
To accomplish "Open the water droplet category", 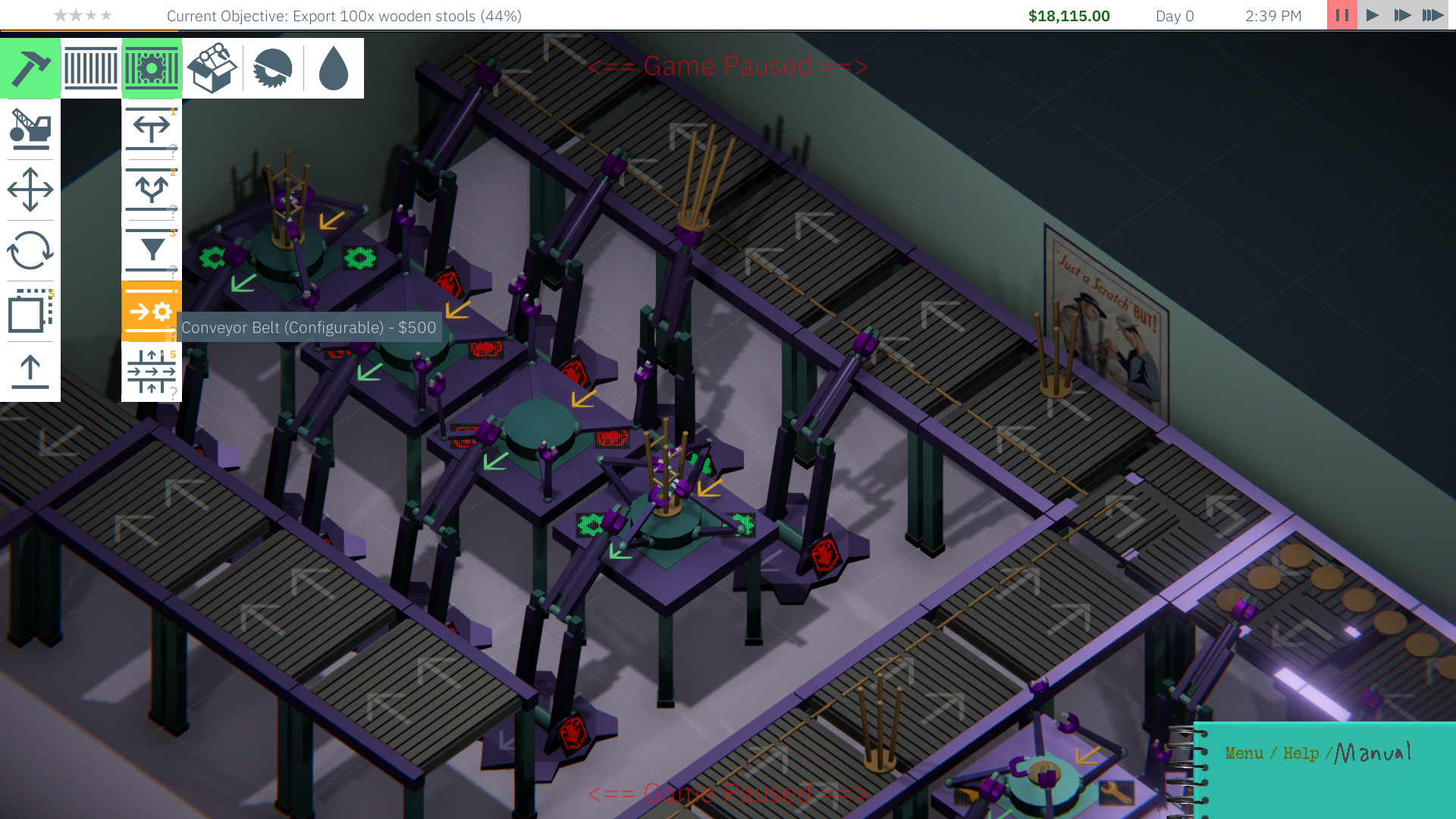I will (x=334, y=68).
